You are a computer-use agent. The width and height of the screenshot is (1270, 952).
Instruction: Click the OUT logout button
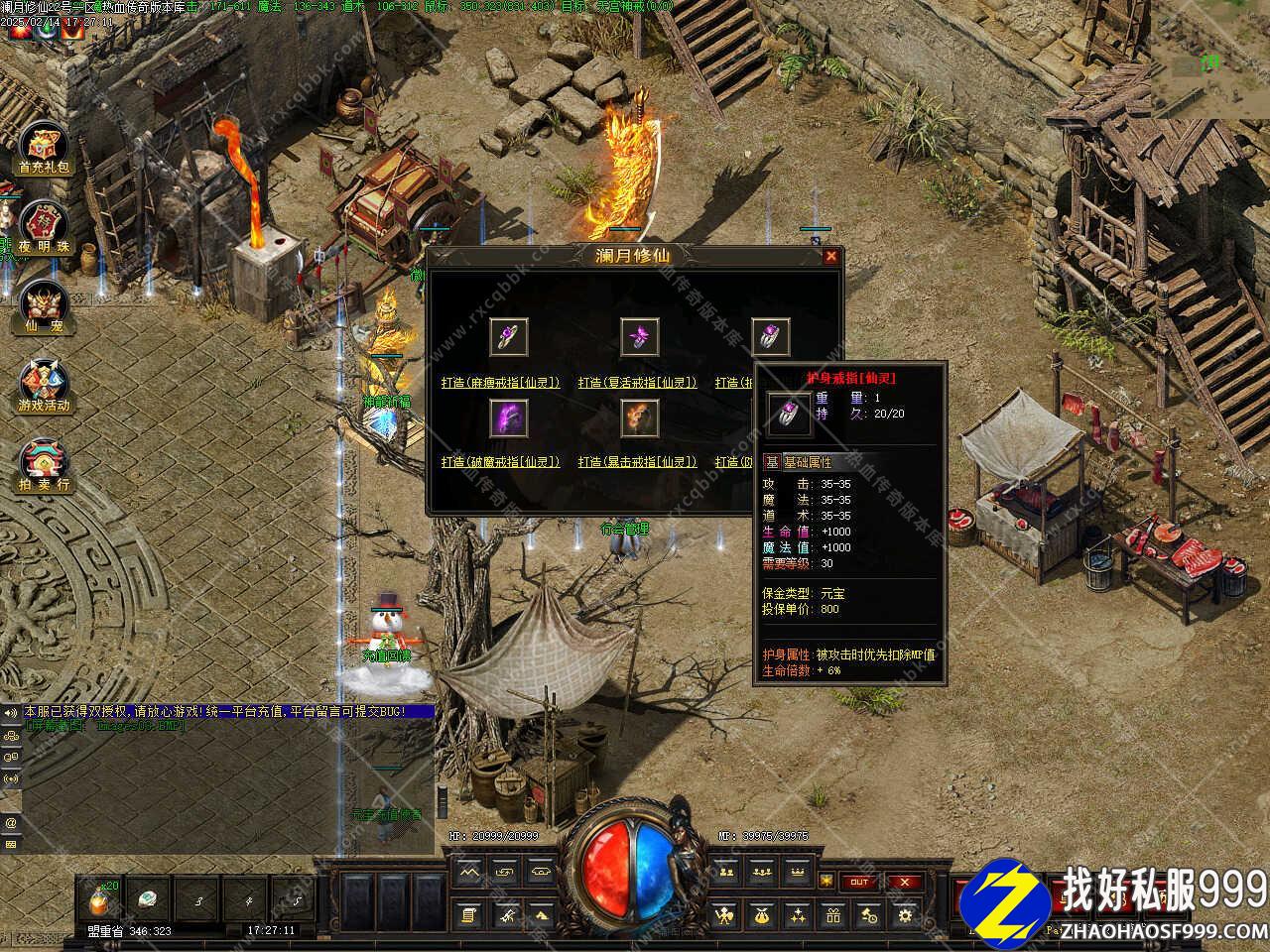pos(859,882)
